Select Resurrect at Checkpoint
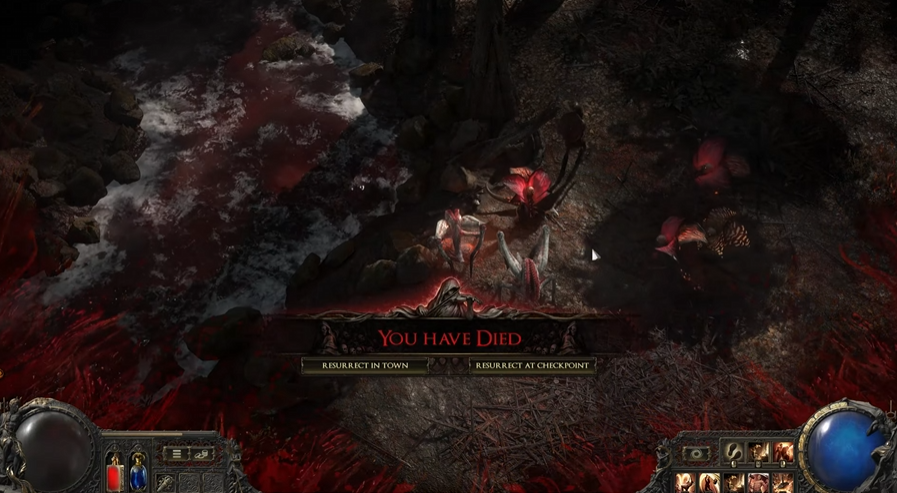Viewport: 897px width, 493px height. 533,366
